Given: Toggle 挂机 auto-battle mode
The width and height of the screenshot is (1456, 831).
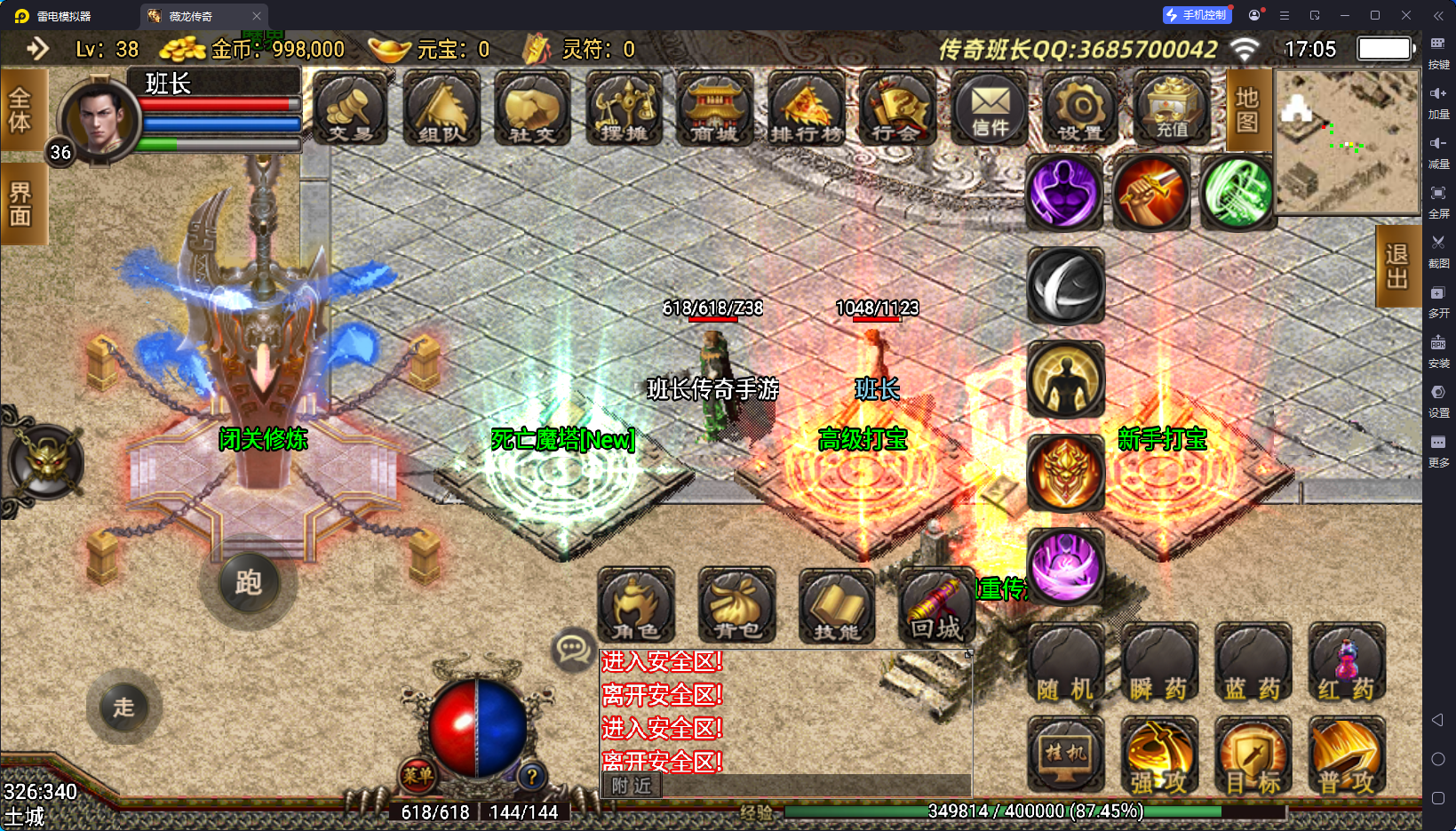Looking at the screenshot, I should pyautogui.click(x=1066, y=755).
